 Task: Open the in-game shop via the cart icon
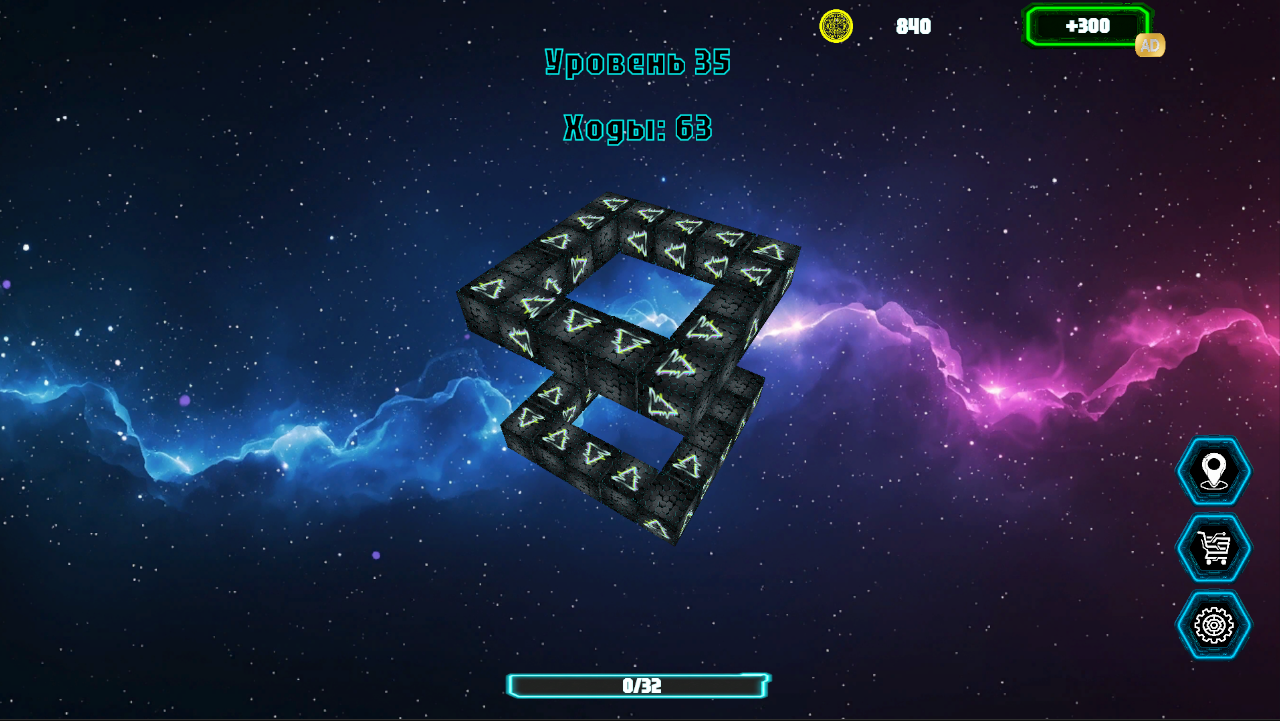(x=1213, y=547)
